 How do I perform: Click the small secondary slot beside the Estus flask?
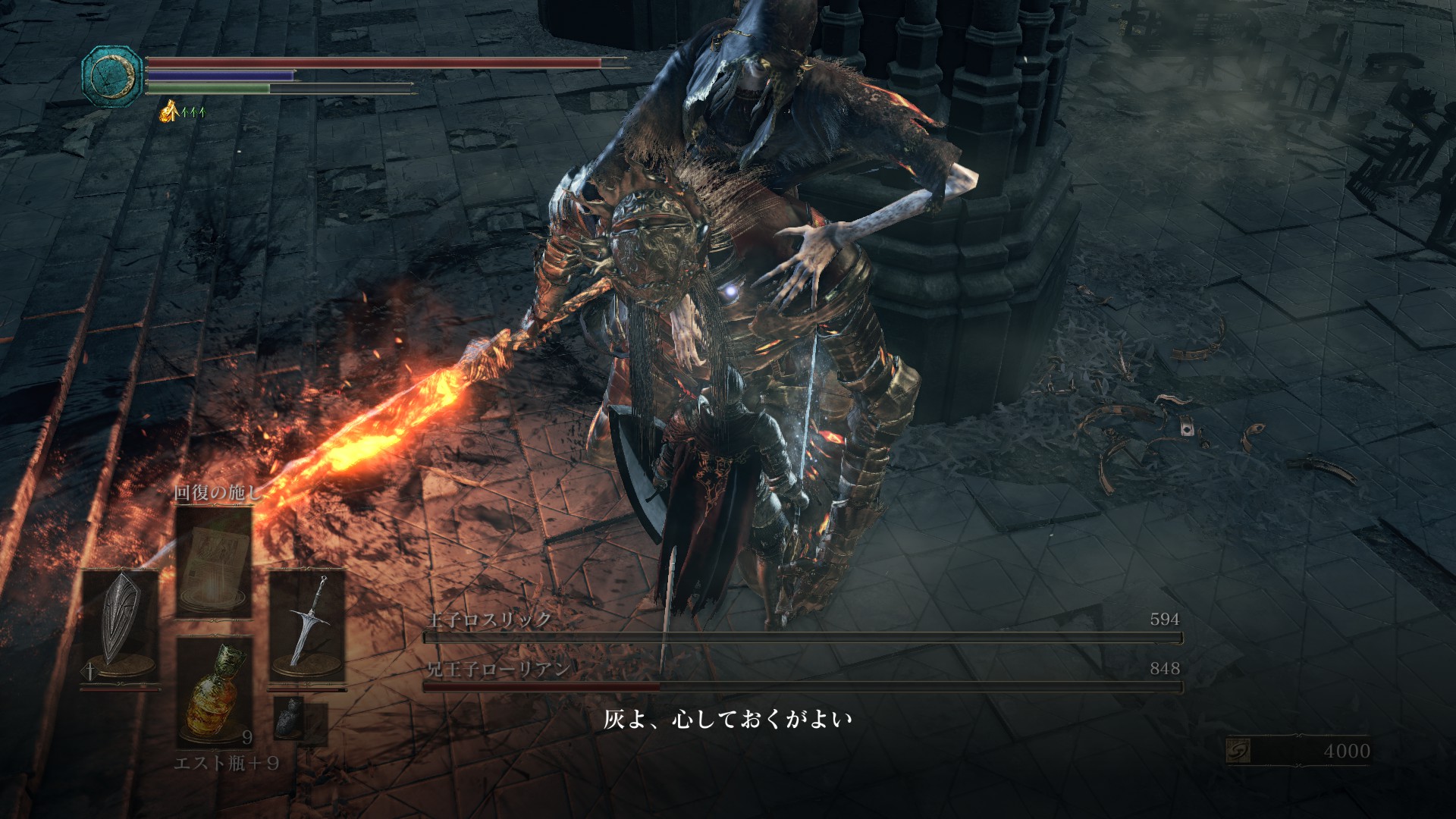[290, 717]
